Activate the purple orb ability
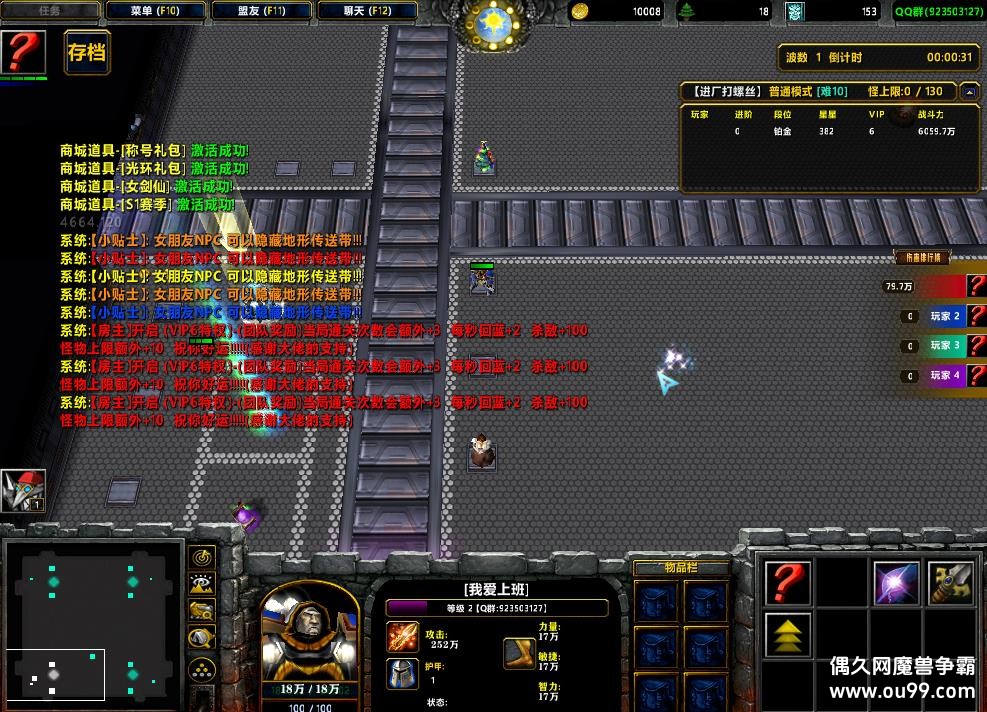987x712 pixels. [x=896, y=583]
